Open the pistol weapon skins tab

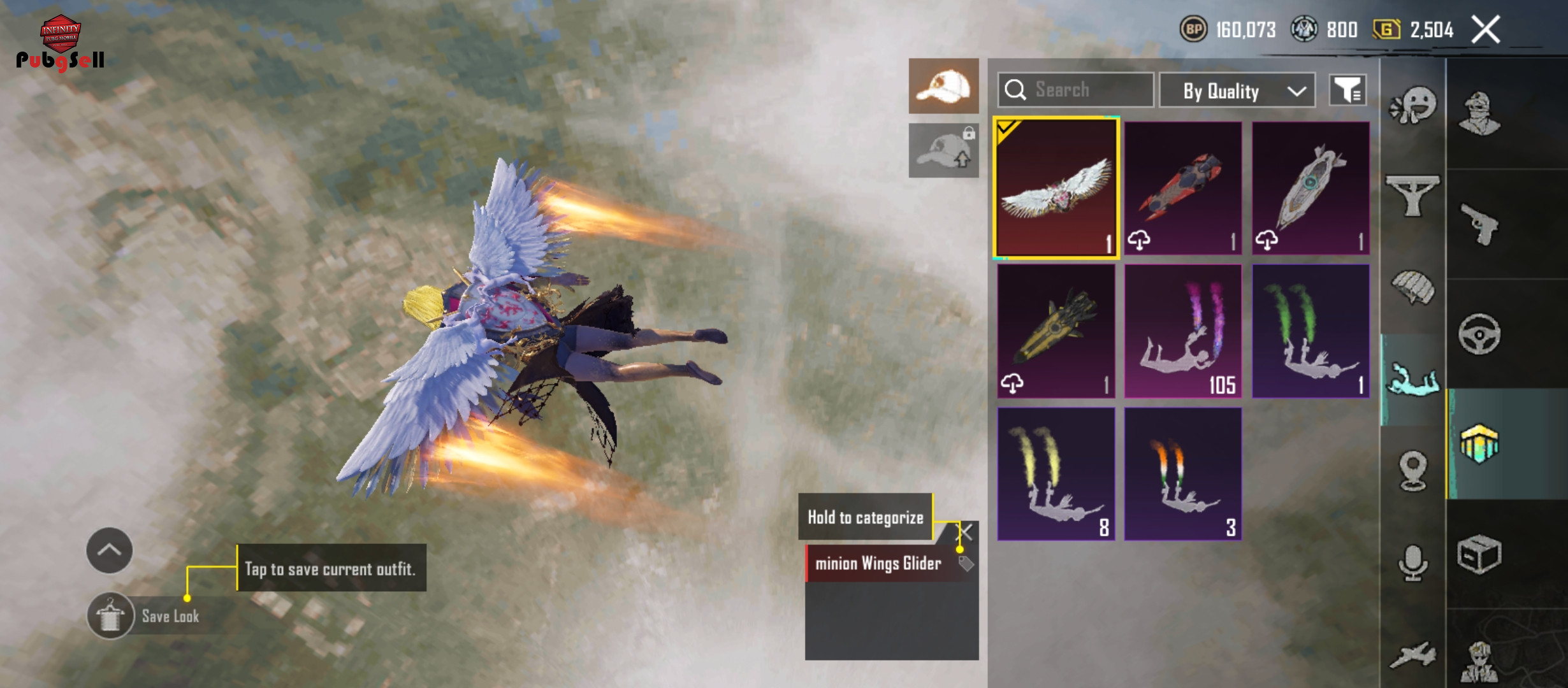pos(1479,224)
